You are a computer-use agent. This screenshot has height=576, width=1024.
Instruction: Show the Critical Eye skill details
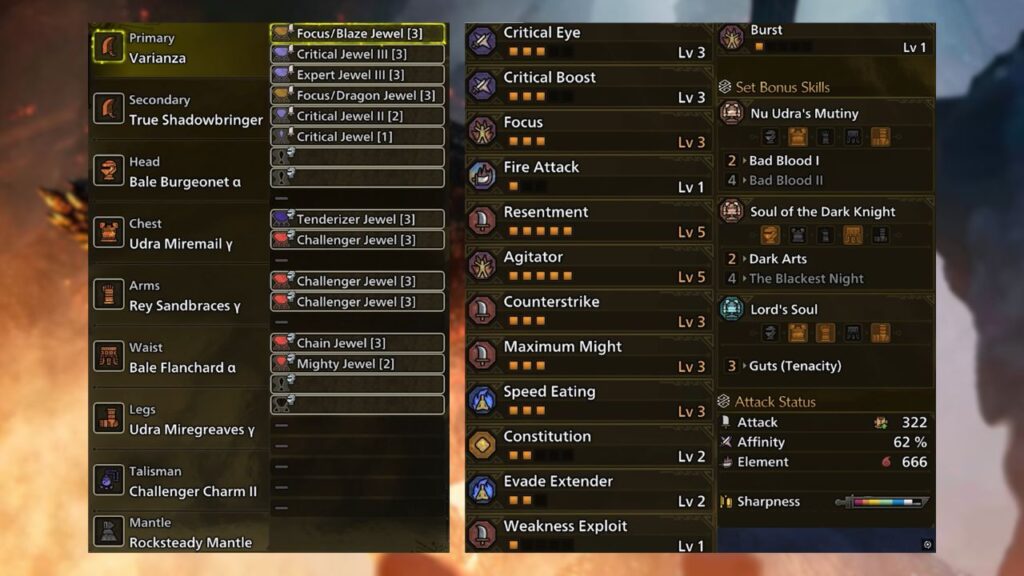588,41
